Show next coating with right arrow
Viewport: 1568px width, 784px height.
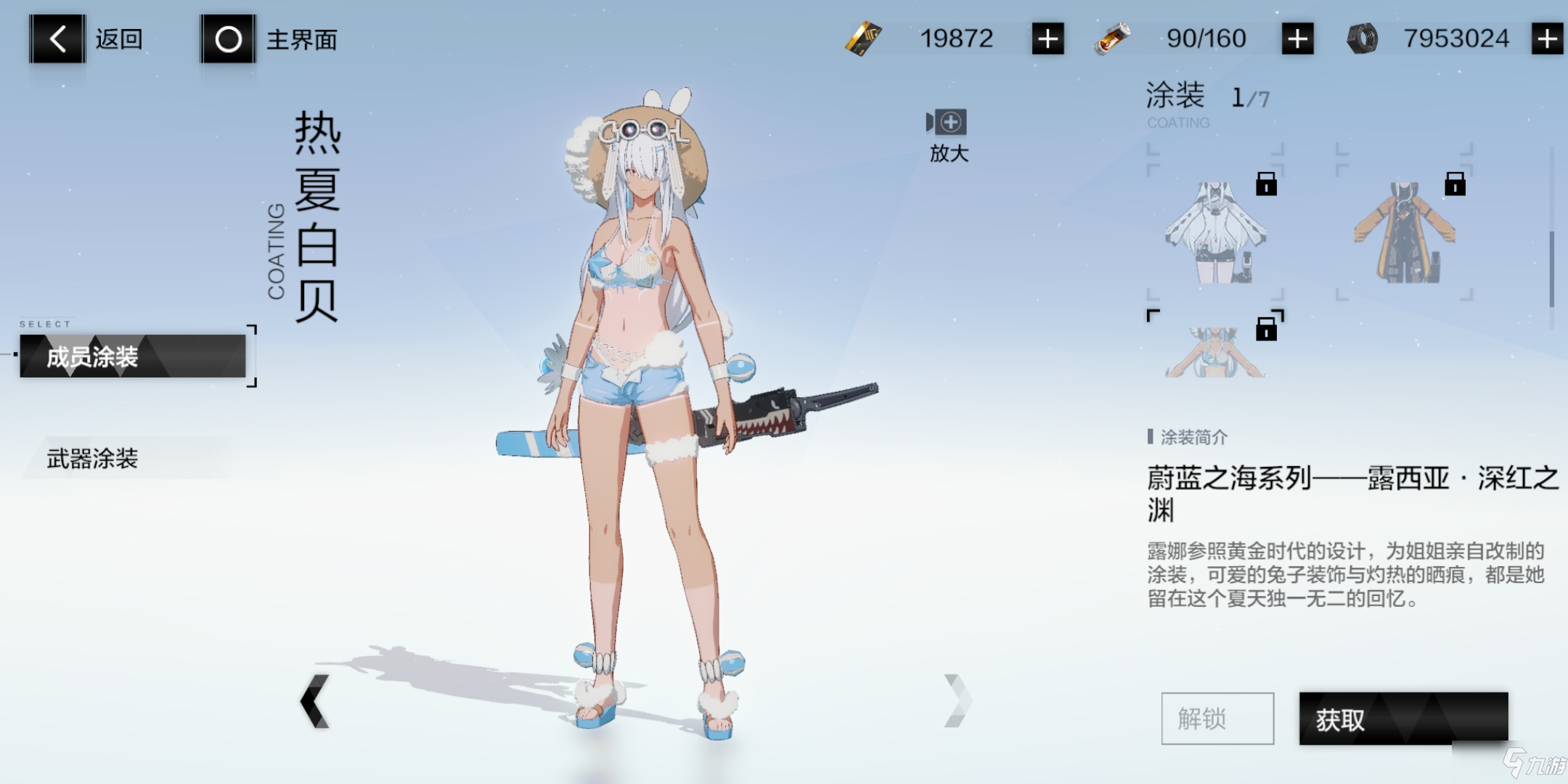957,701
